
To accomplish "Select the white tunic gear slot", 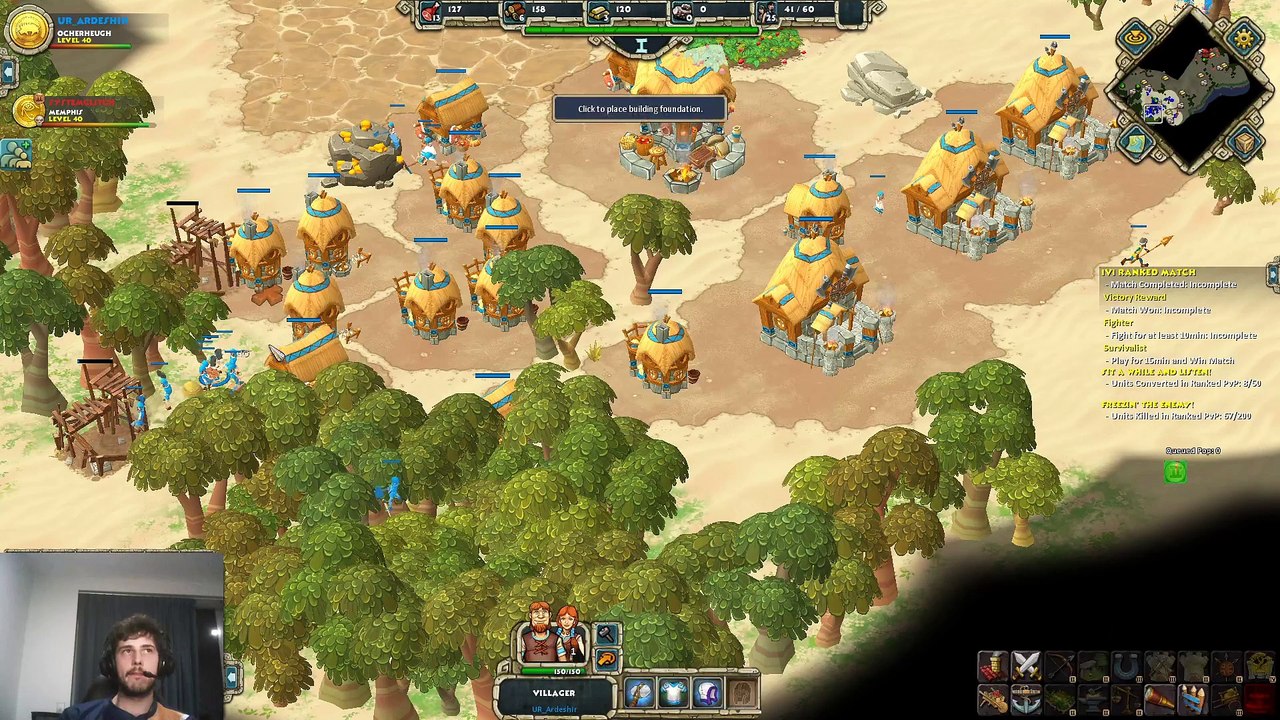I will (x=673, y=692).
